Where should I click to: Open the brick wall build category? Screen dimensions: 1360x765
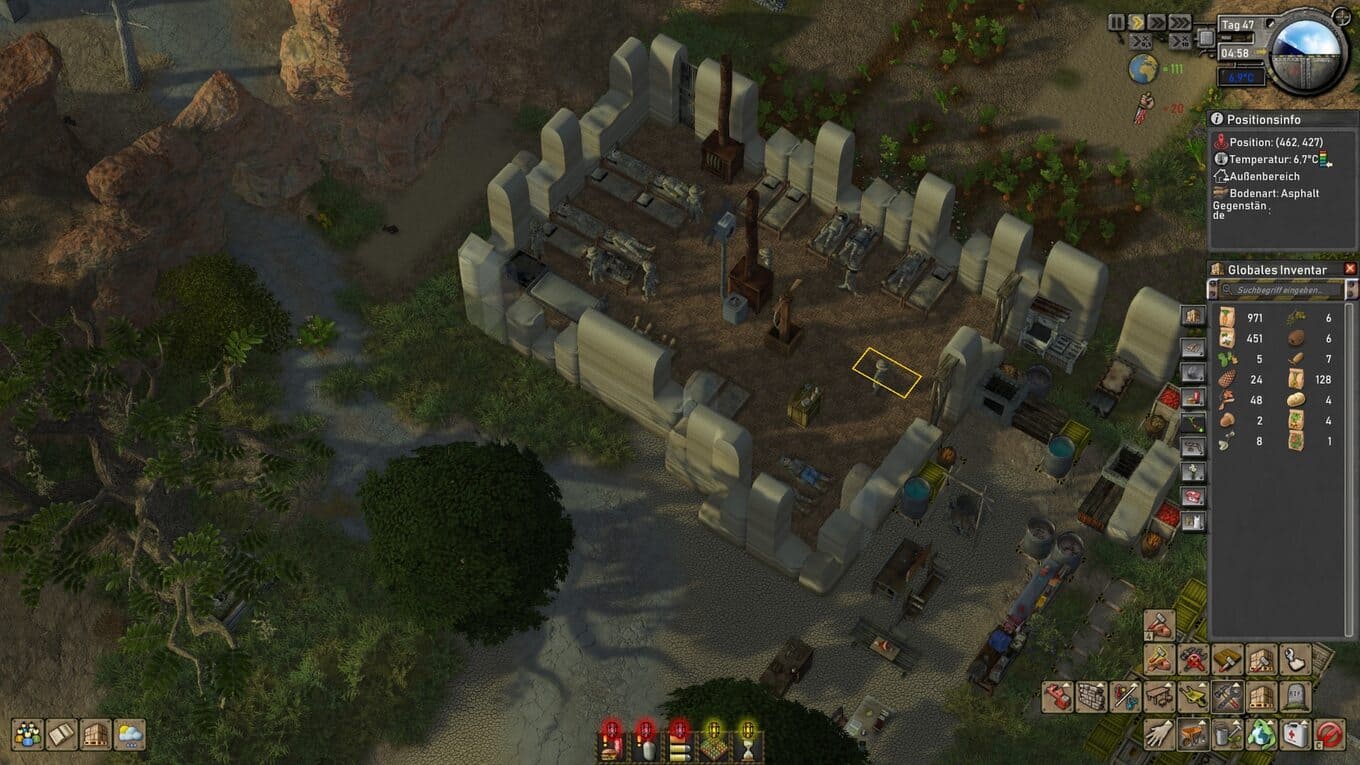1092,696
